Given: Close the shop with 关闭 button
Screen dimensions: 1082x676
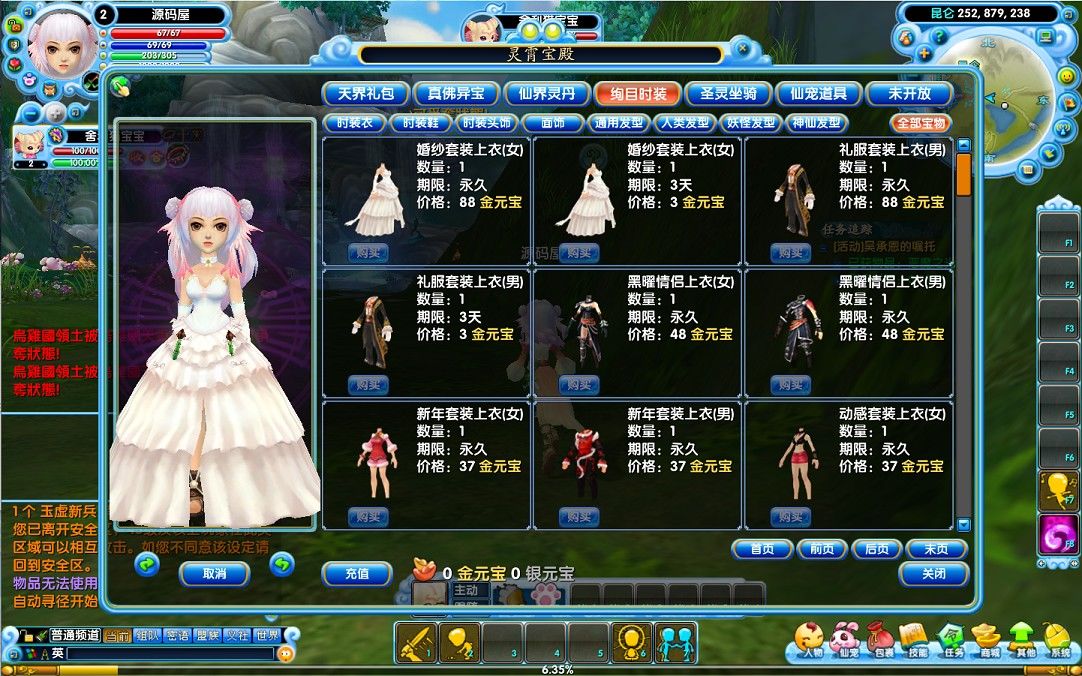Looking at the screenshot, I should click(x=933, y=574).
